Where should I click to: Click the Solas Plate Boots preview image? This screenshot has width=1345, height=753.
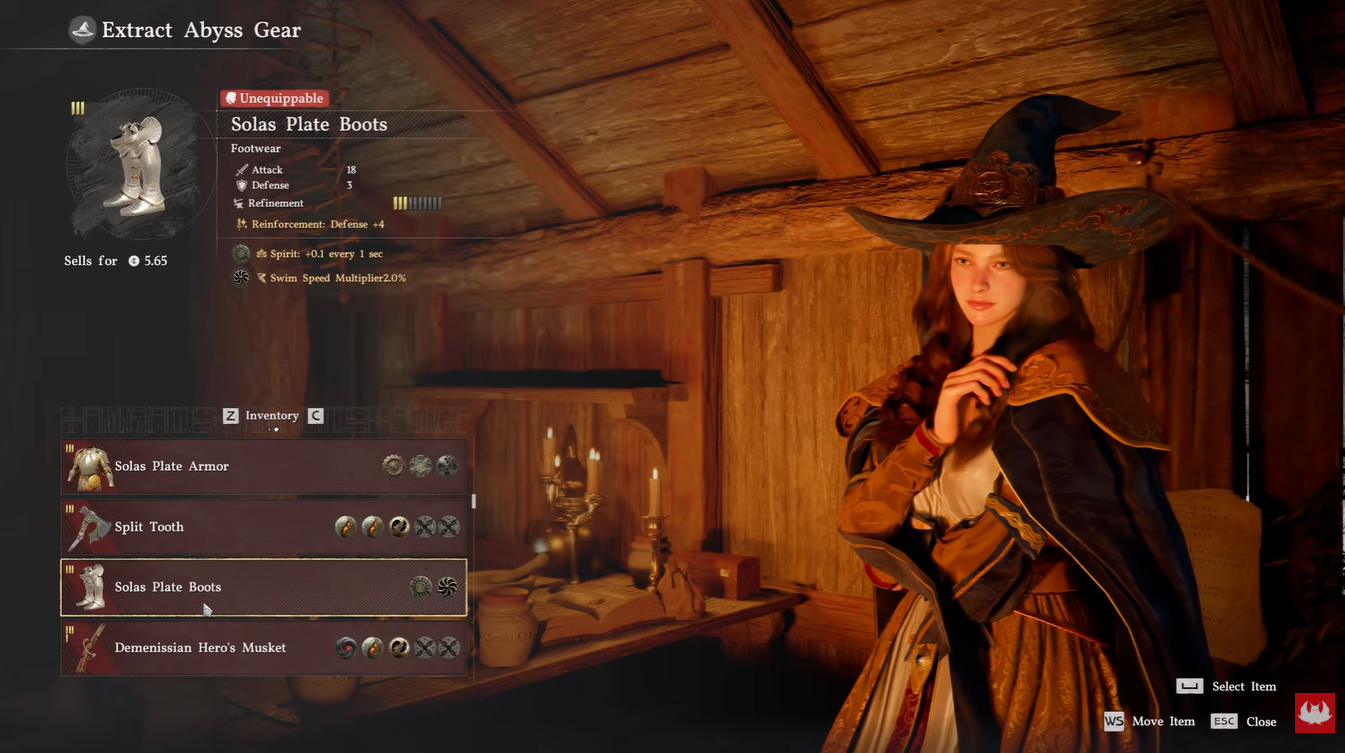pyautogui.click(x=135, y=164)
